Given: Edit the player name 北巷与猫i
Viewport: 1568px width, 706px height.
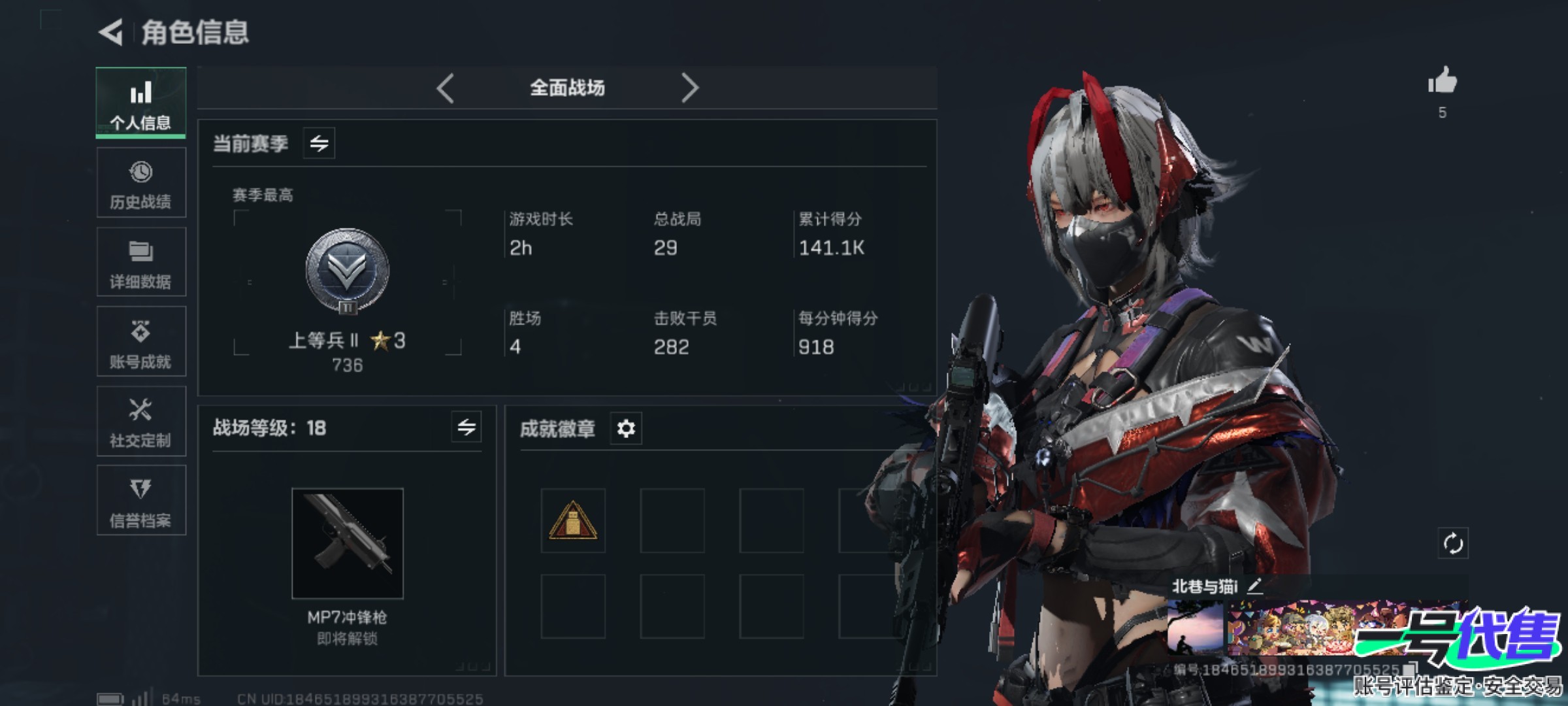Looking at the screenshot, I should click(x=1254, y=586).
